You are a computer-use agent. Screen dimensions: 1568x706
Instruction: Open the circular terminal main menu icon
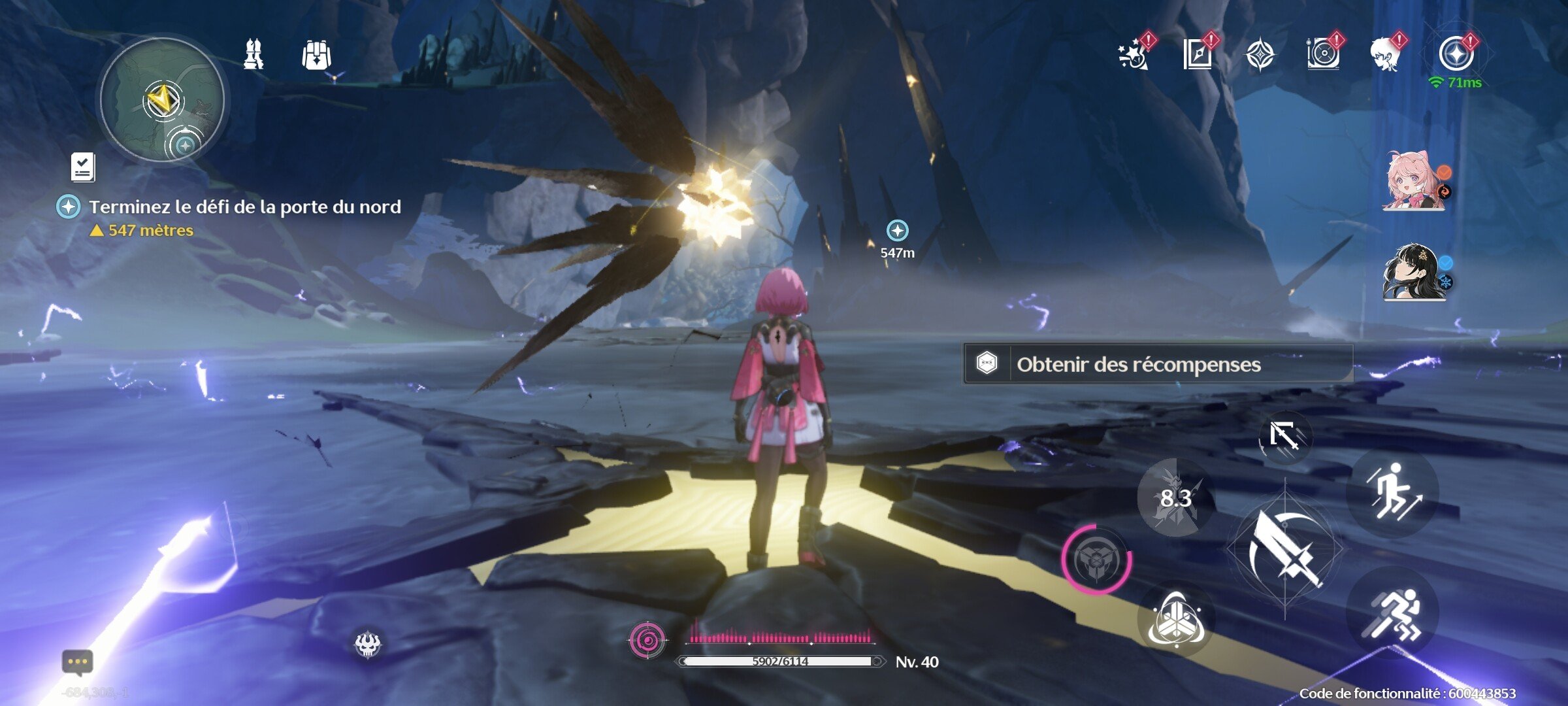click(x=1456, y=54)
